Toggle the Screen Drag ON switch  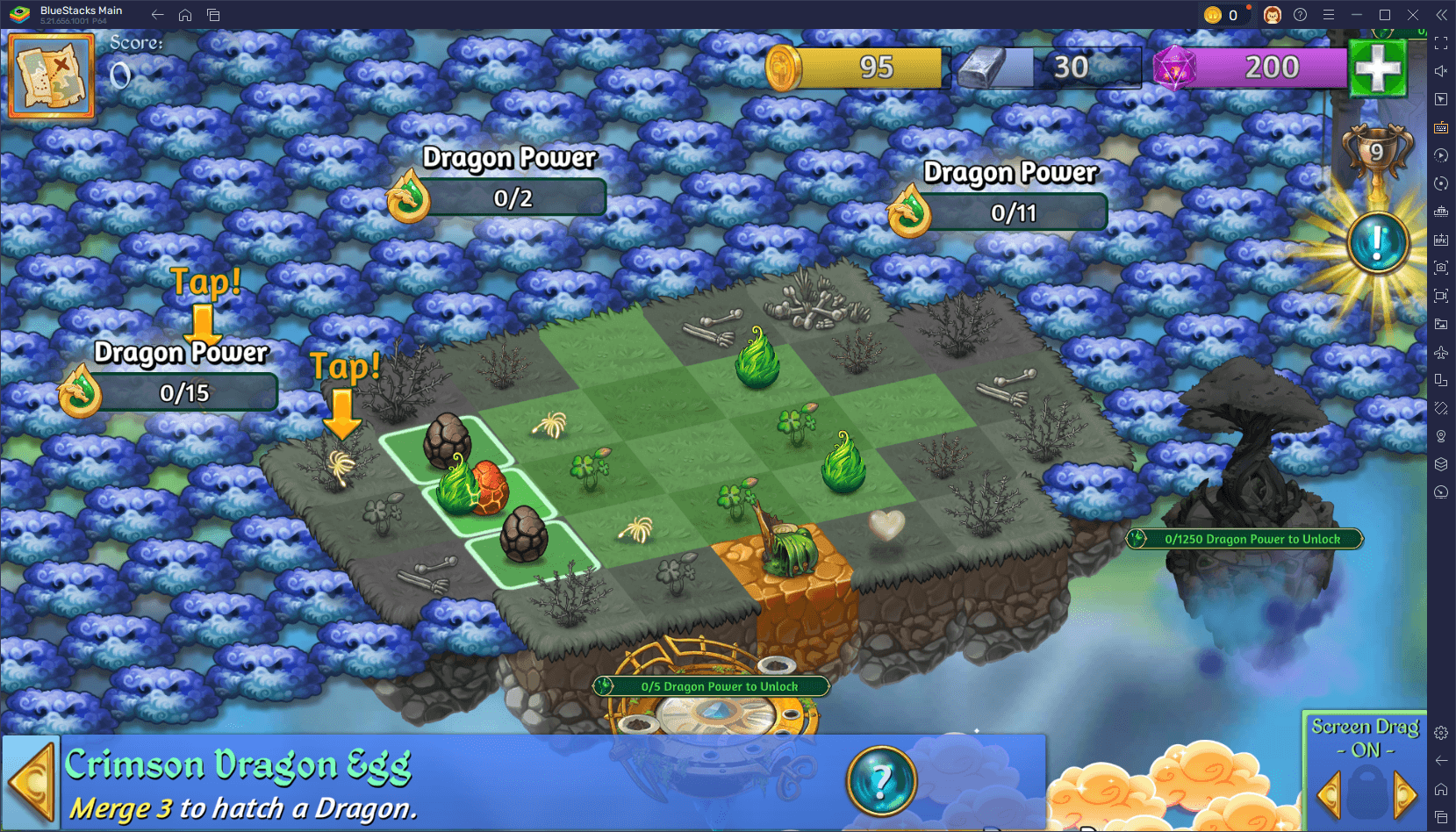(1366, 750)
